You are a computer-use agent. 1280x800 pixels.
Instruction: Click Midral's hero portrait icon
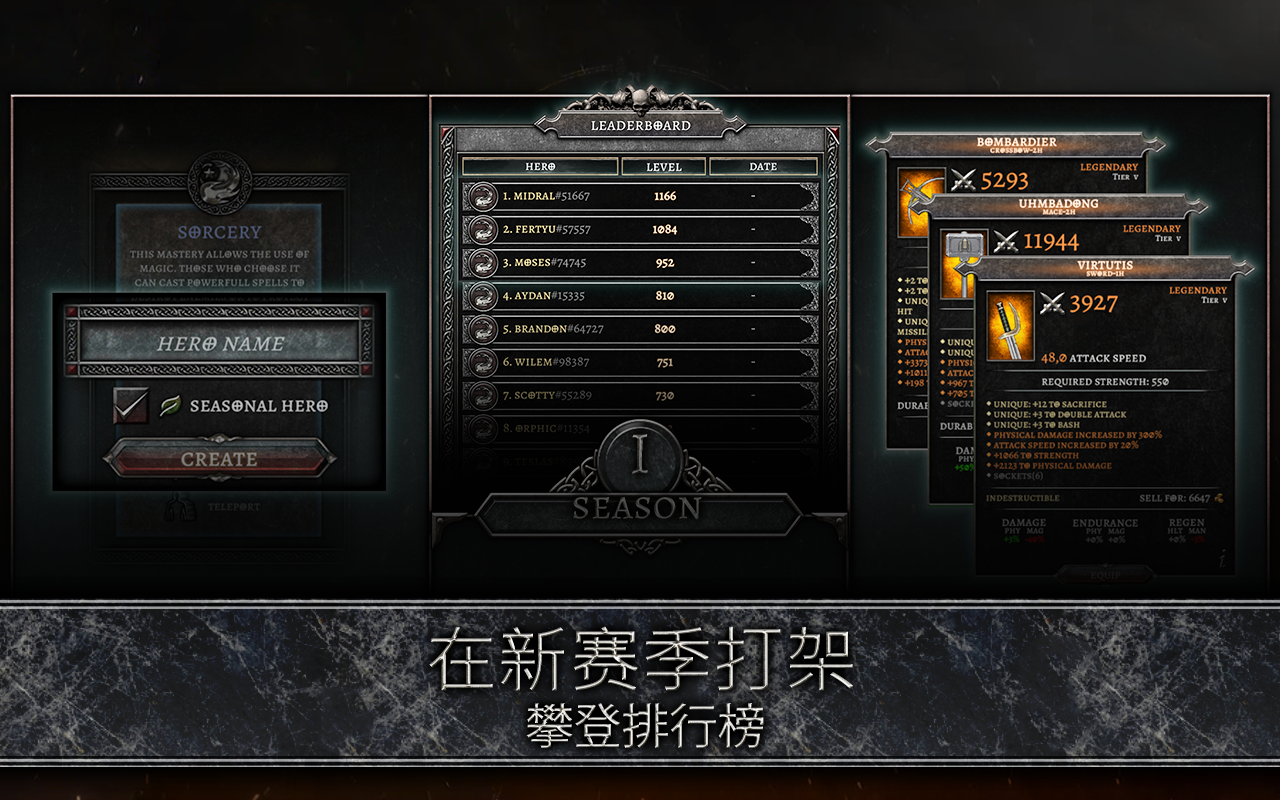click(482, 196)
